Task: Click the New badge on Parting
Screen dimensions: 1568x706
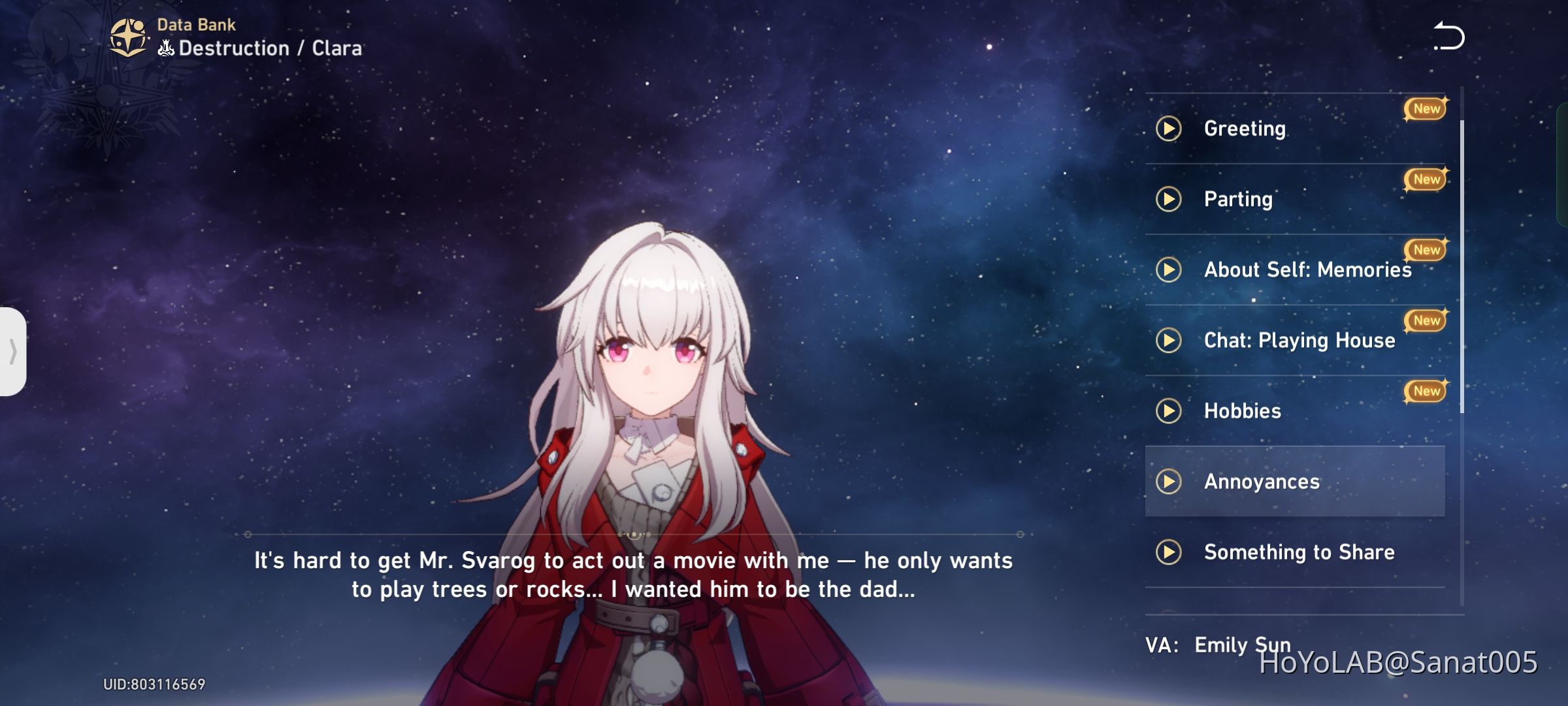Action: [x=1425, y=178]
